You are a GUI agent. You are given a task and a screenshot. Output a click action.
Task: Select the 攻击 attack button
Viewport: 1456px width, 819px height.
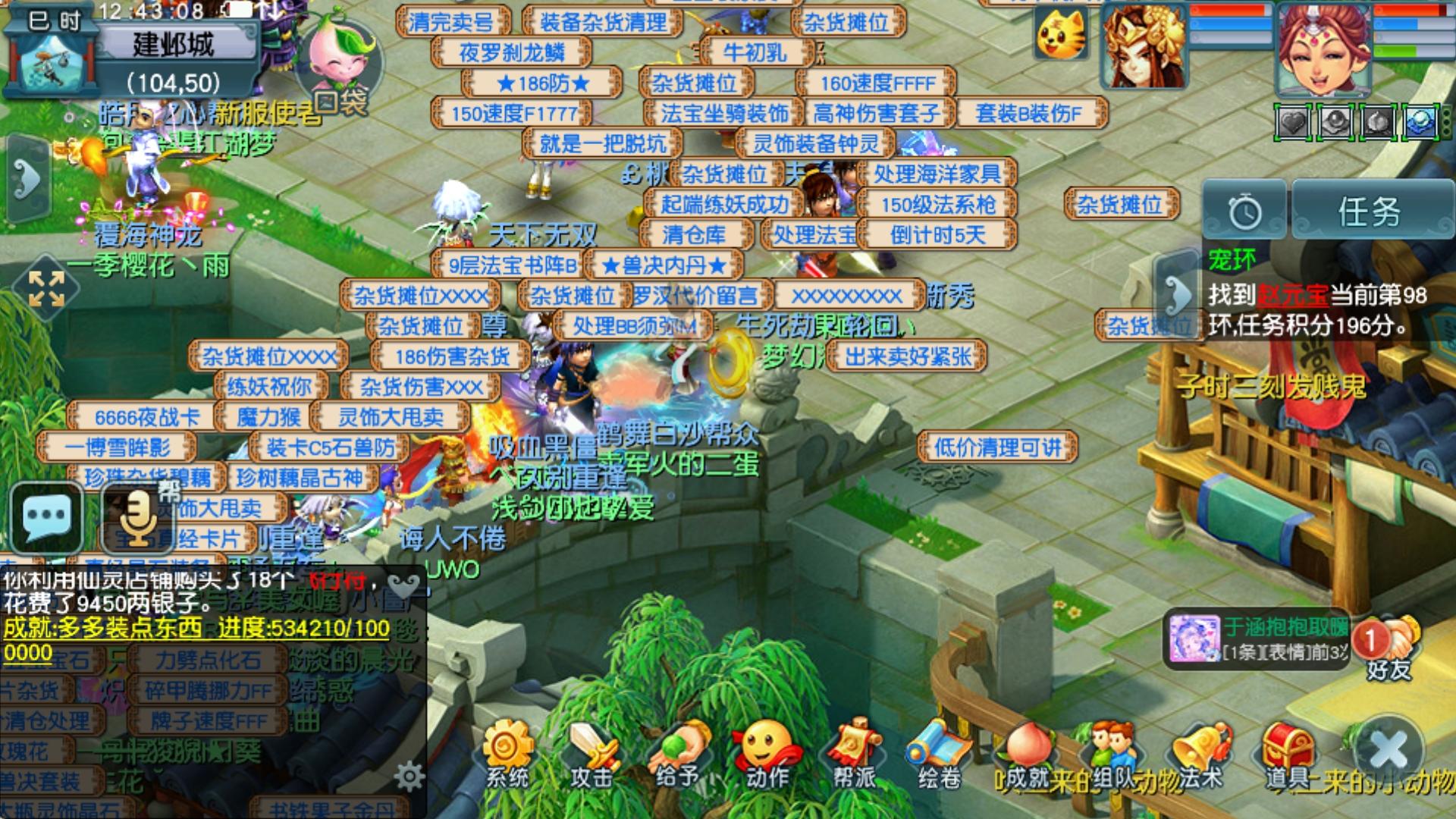click(x=593, y=755)
